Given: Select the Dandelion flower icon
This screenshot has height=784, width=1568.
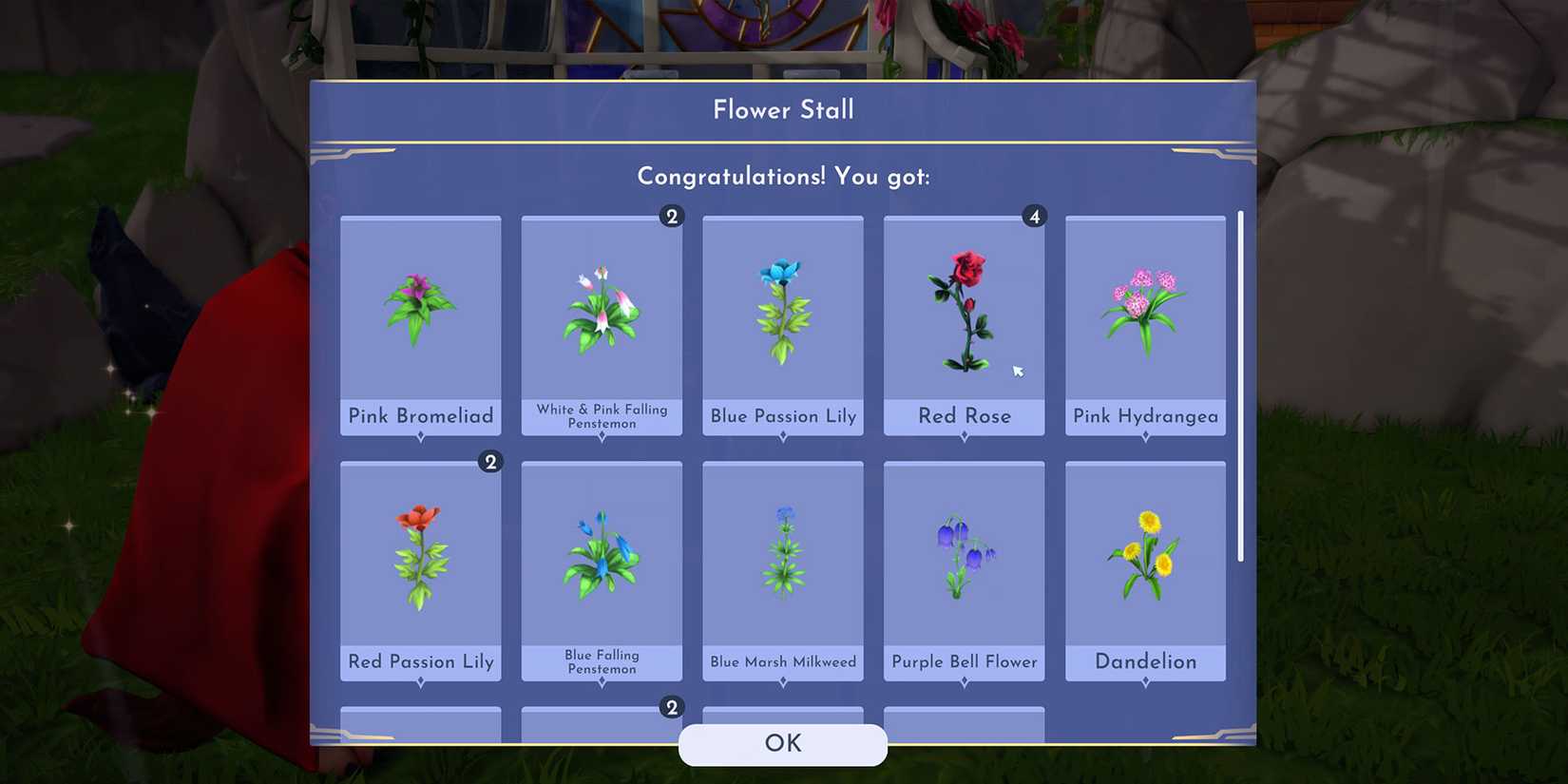Looking at the screenshot, I should [x=1144, y=551].
